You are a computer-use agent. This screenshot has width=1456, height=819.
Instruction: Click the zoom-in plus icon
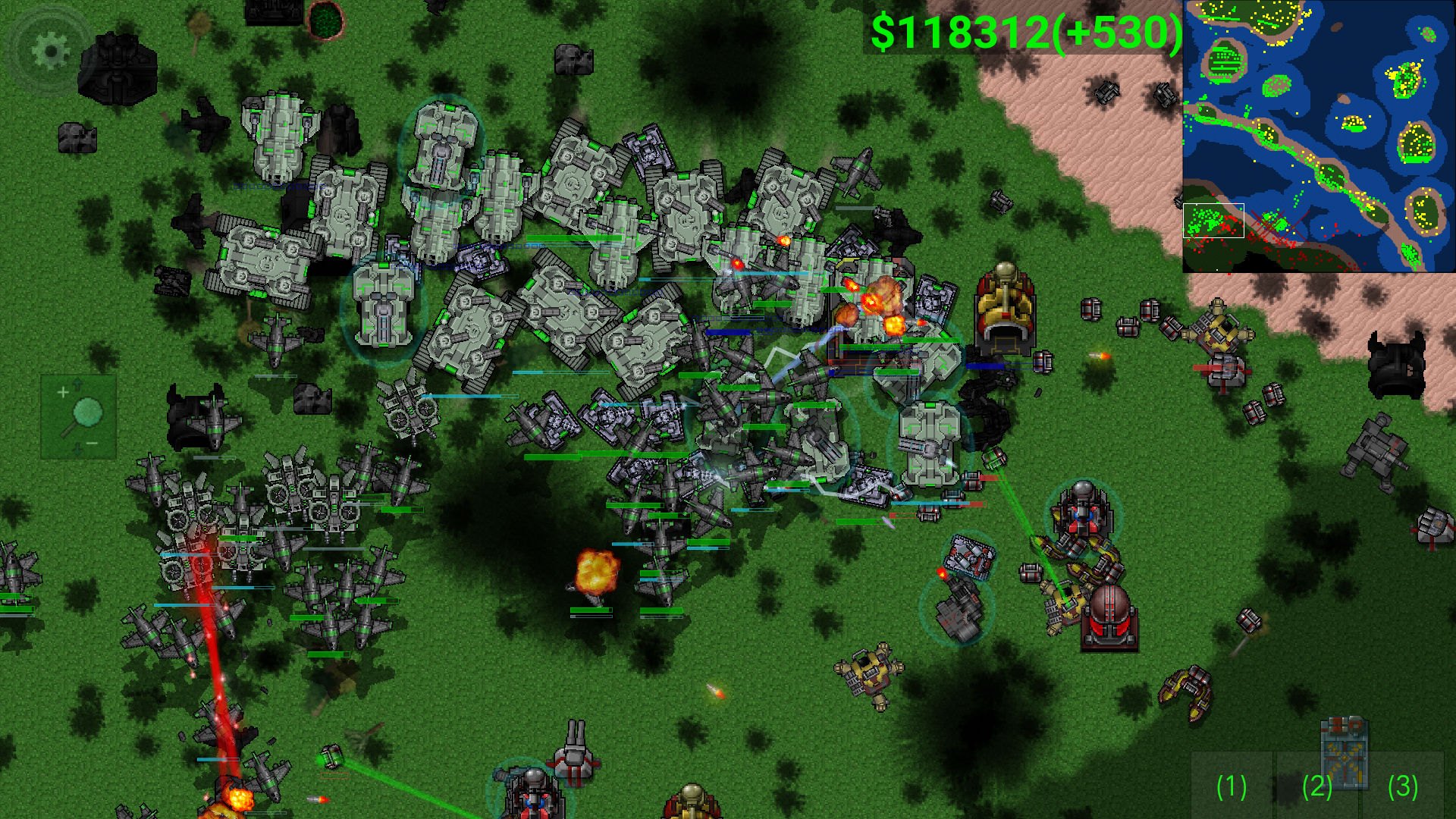(64, 392)
